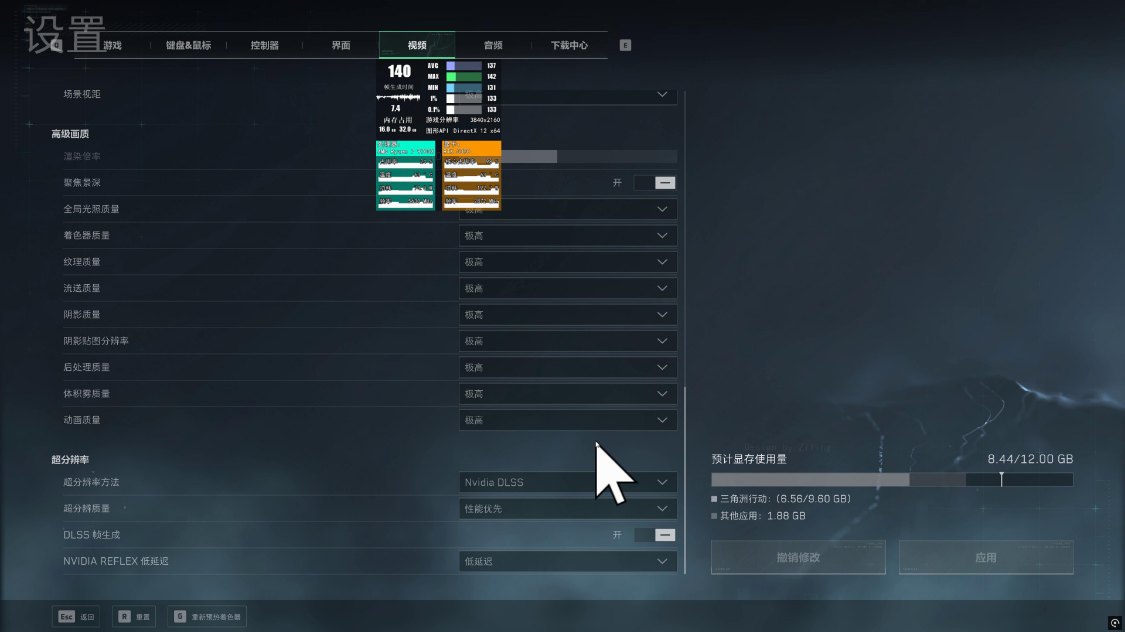Open the 超分辨质量 dropdown
Viewport: 1125px width, 632px height.
[567, 509]
